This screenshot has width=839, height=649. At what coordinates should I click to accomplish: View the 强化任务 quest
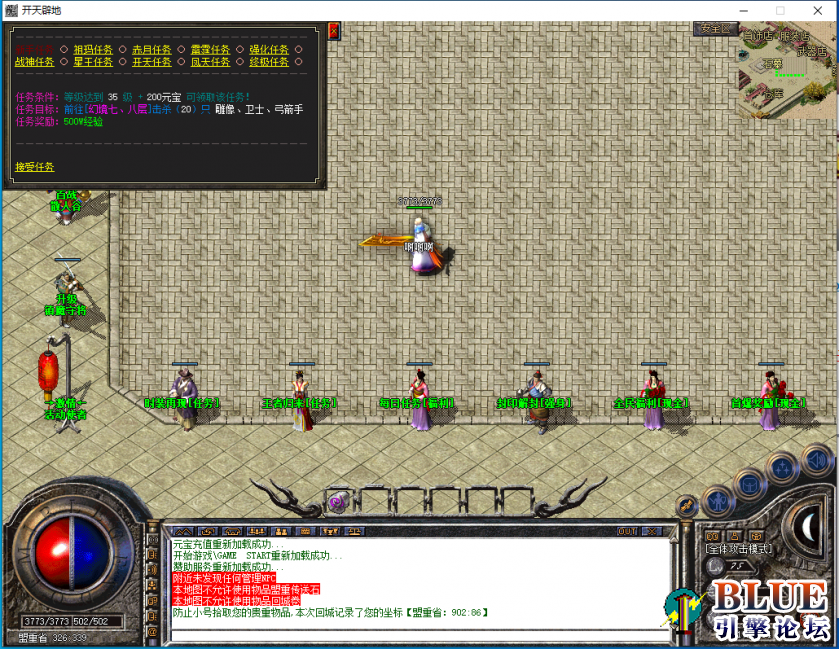point(269,48)
